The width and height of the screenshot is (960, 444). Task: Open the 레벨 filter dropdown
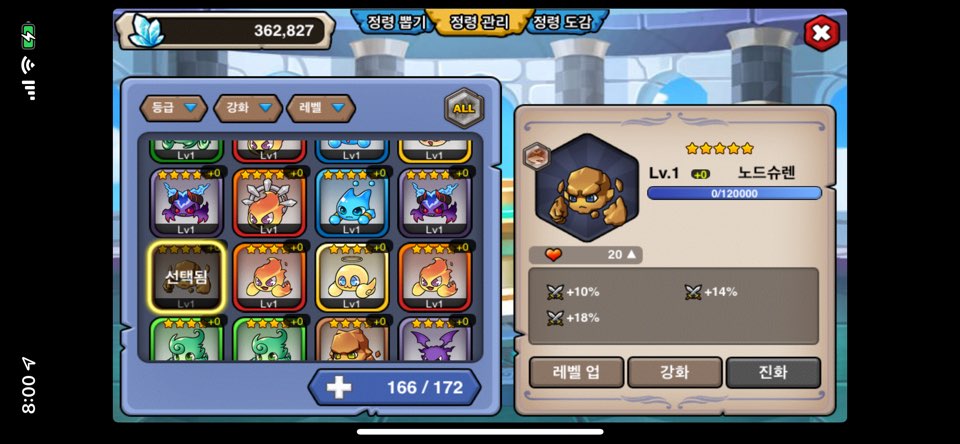321,107
